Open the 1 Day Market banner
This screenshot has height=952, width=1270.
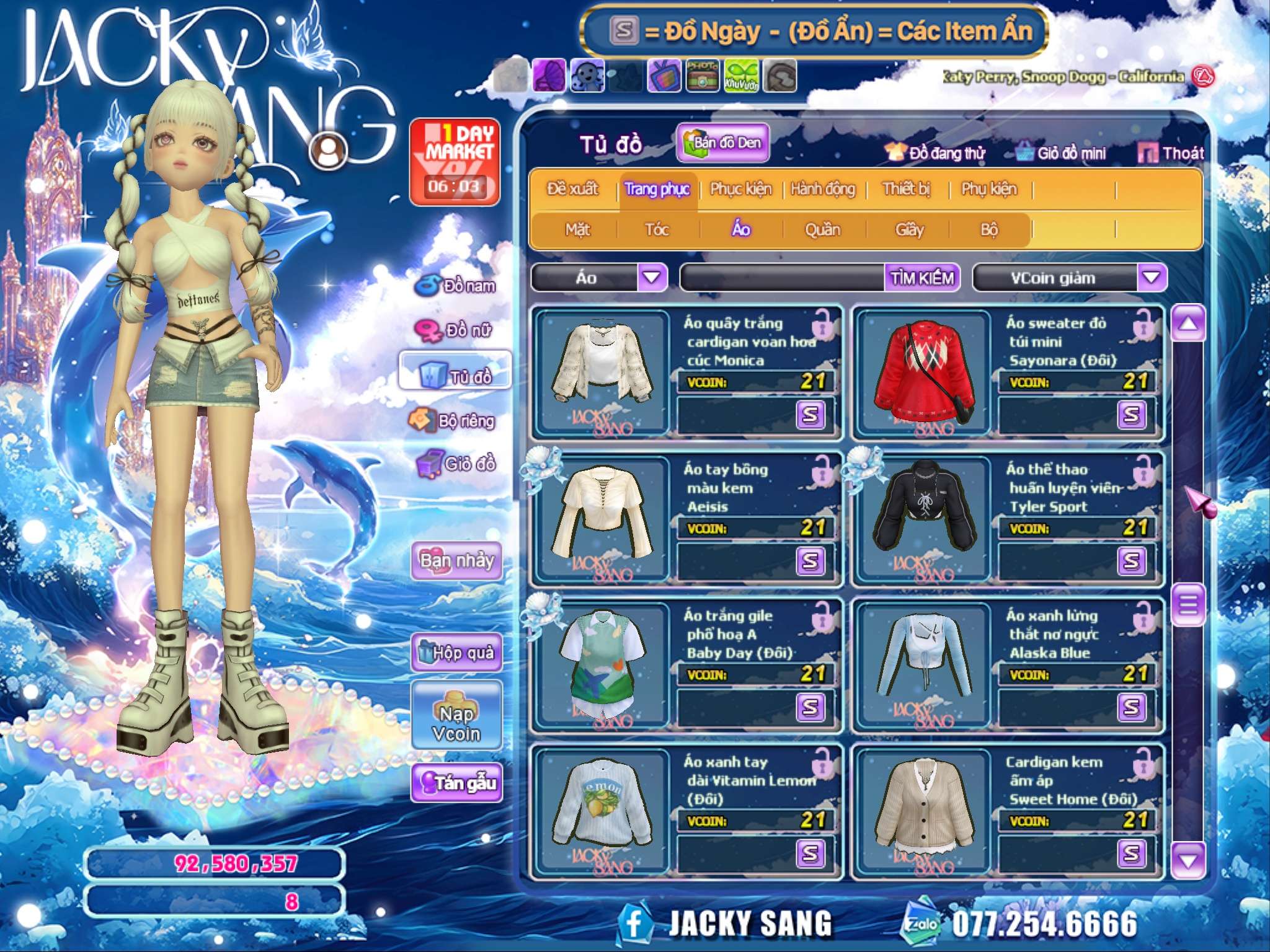tap(455, 162)
